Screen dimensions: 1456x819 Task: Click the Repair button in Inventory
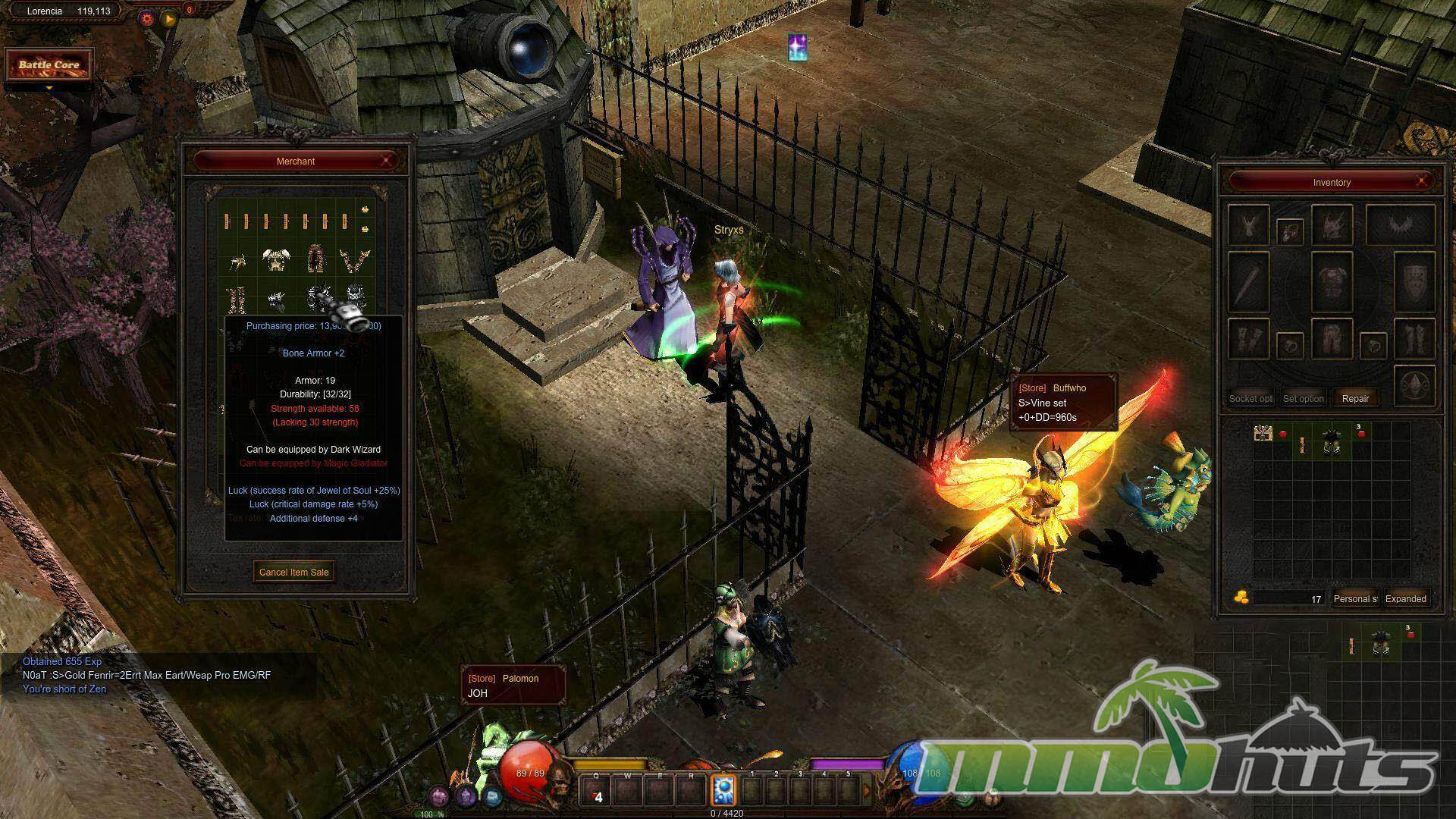(1355, 398)
